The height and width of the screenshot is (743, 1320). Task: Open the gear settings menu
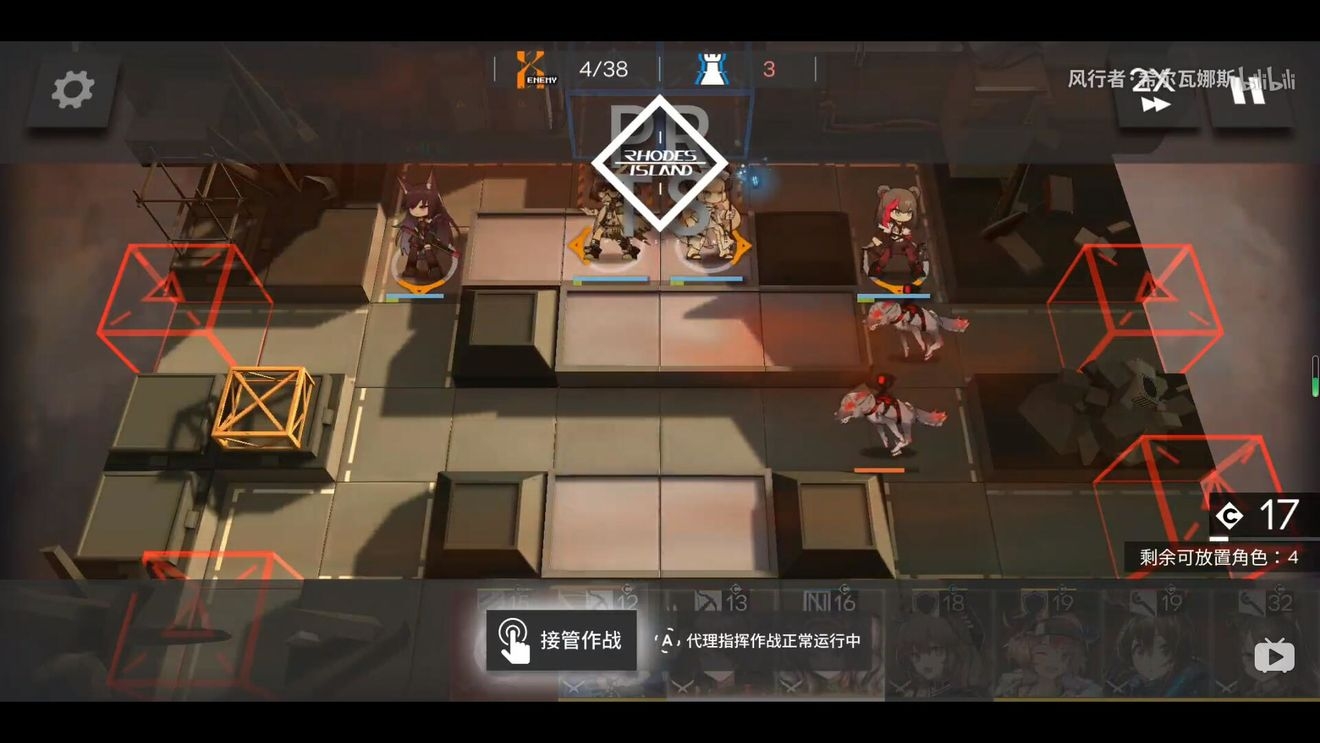(x=73, y=90)
